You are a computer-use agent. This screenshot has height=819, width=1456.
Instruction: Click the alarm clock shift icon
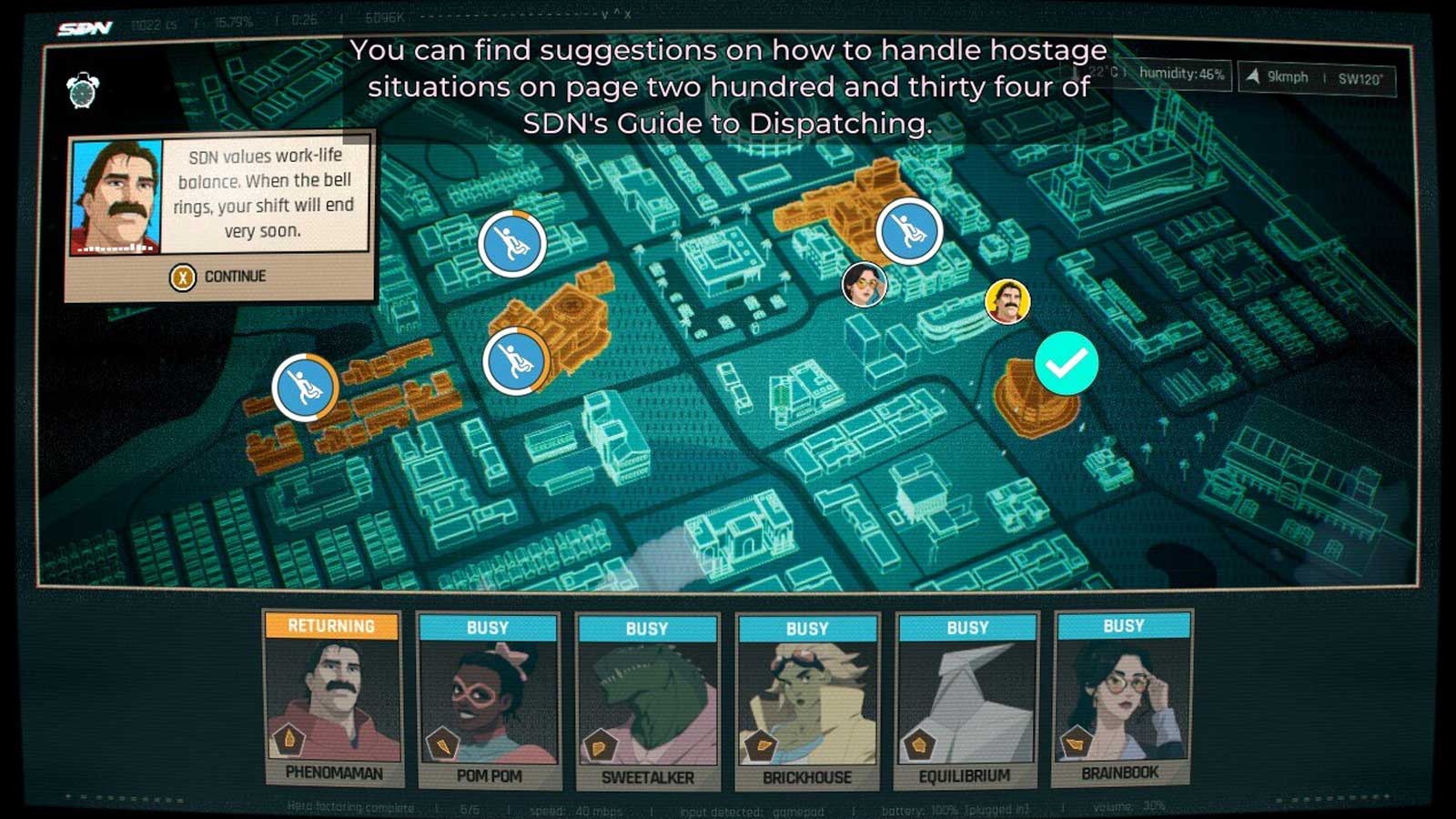coord(83,91)
